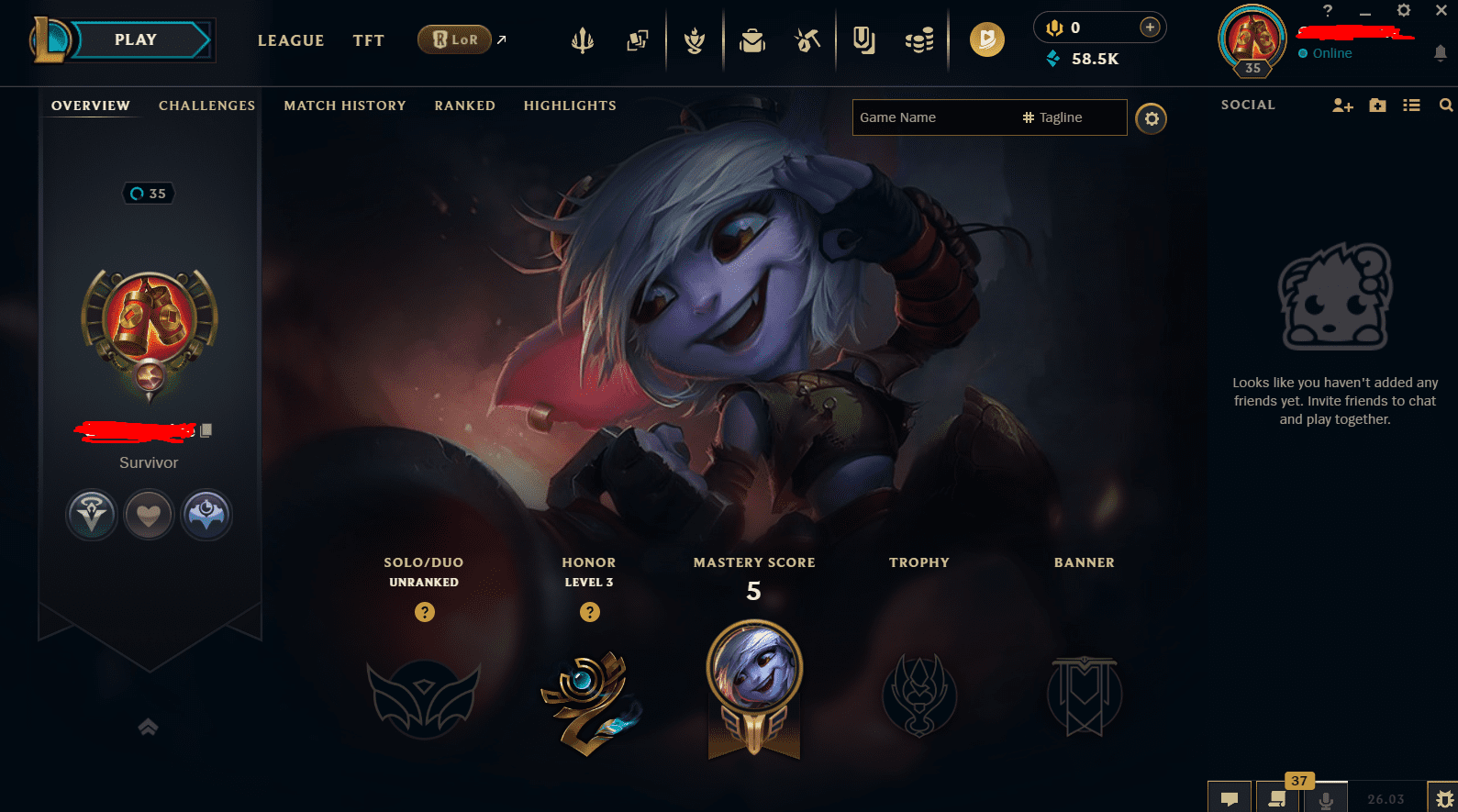Click the PLAY button

click(136, 39)
